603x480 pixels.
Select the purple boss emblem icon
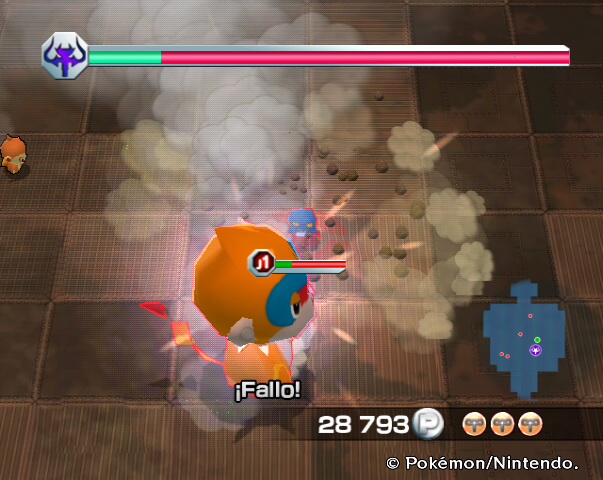pos(65,57)
